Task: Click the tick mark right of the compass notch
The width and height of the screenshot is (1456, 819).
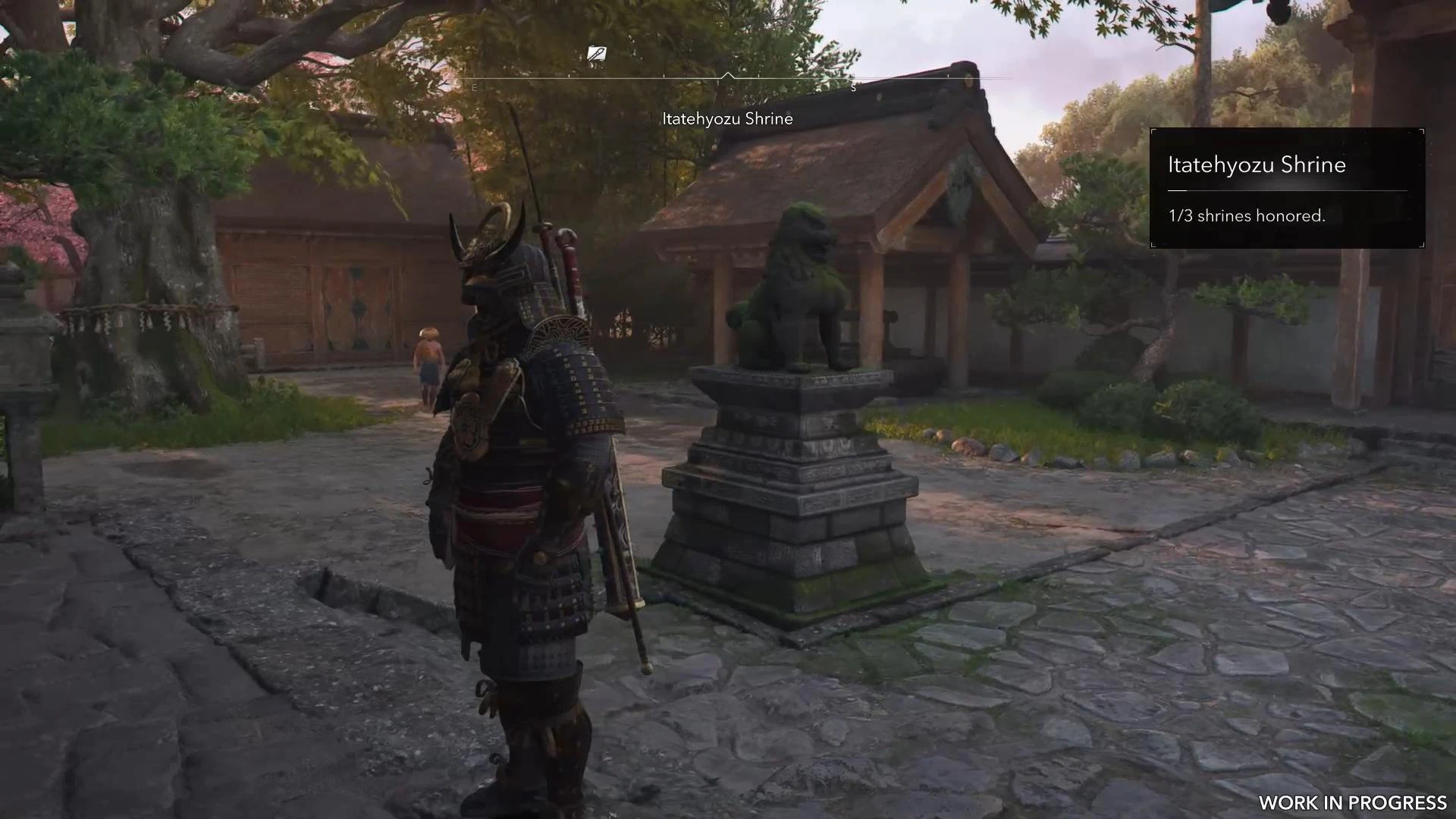Action: coord(758,76)
